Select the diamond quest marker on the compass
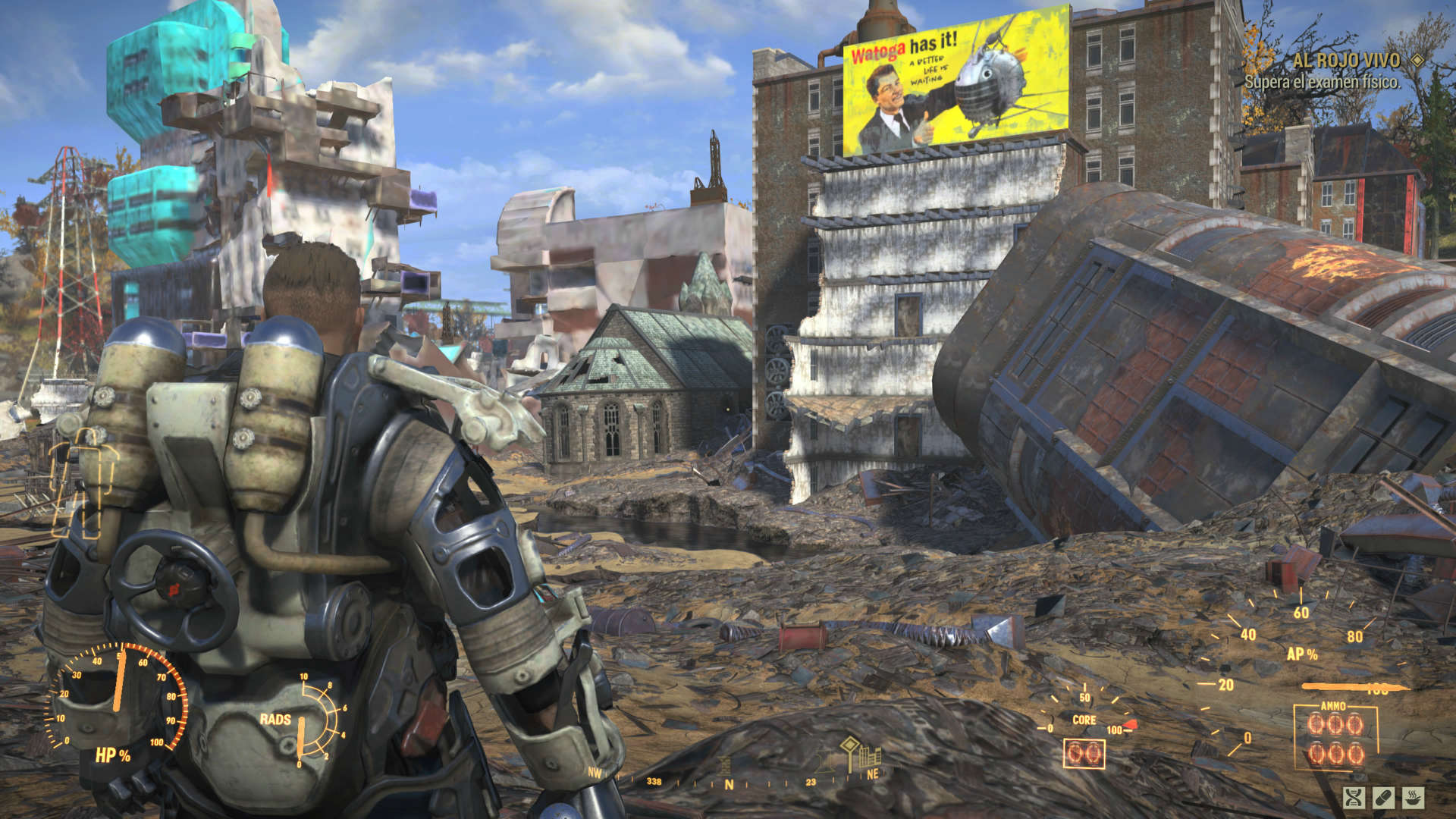 pos(849,744)
